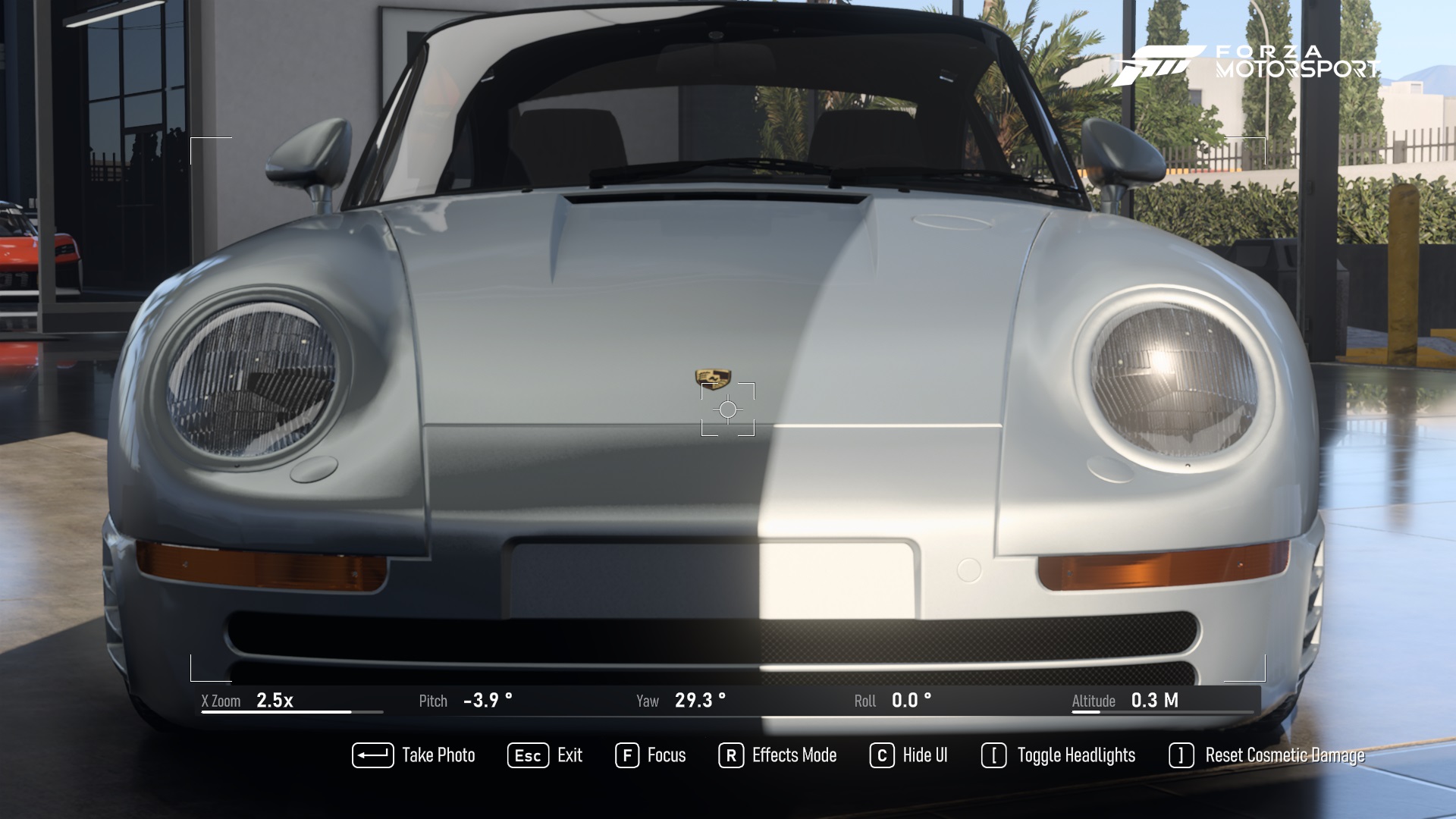Click the left-bracket icon for Toggle Headlights
Screen dimensions: 1456x819
(996, 755)
